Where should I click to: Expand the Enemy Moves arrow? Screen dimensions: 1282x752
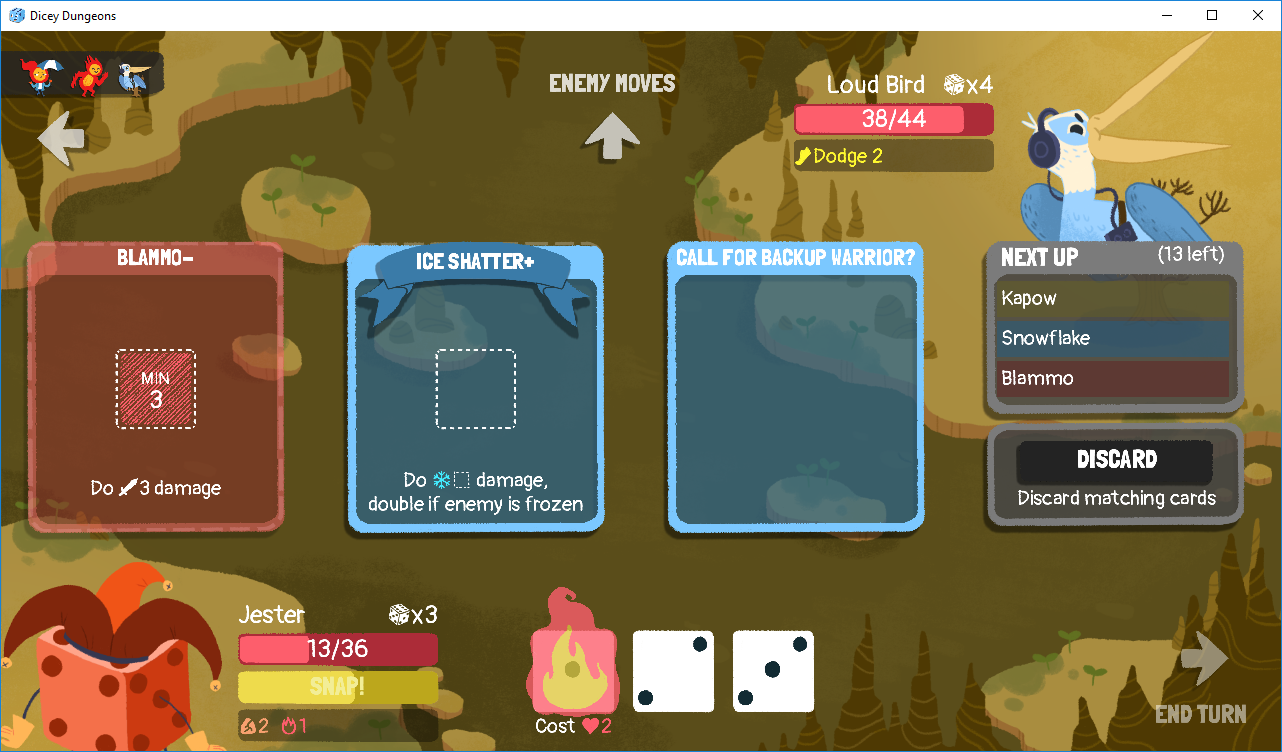point(611,134)
